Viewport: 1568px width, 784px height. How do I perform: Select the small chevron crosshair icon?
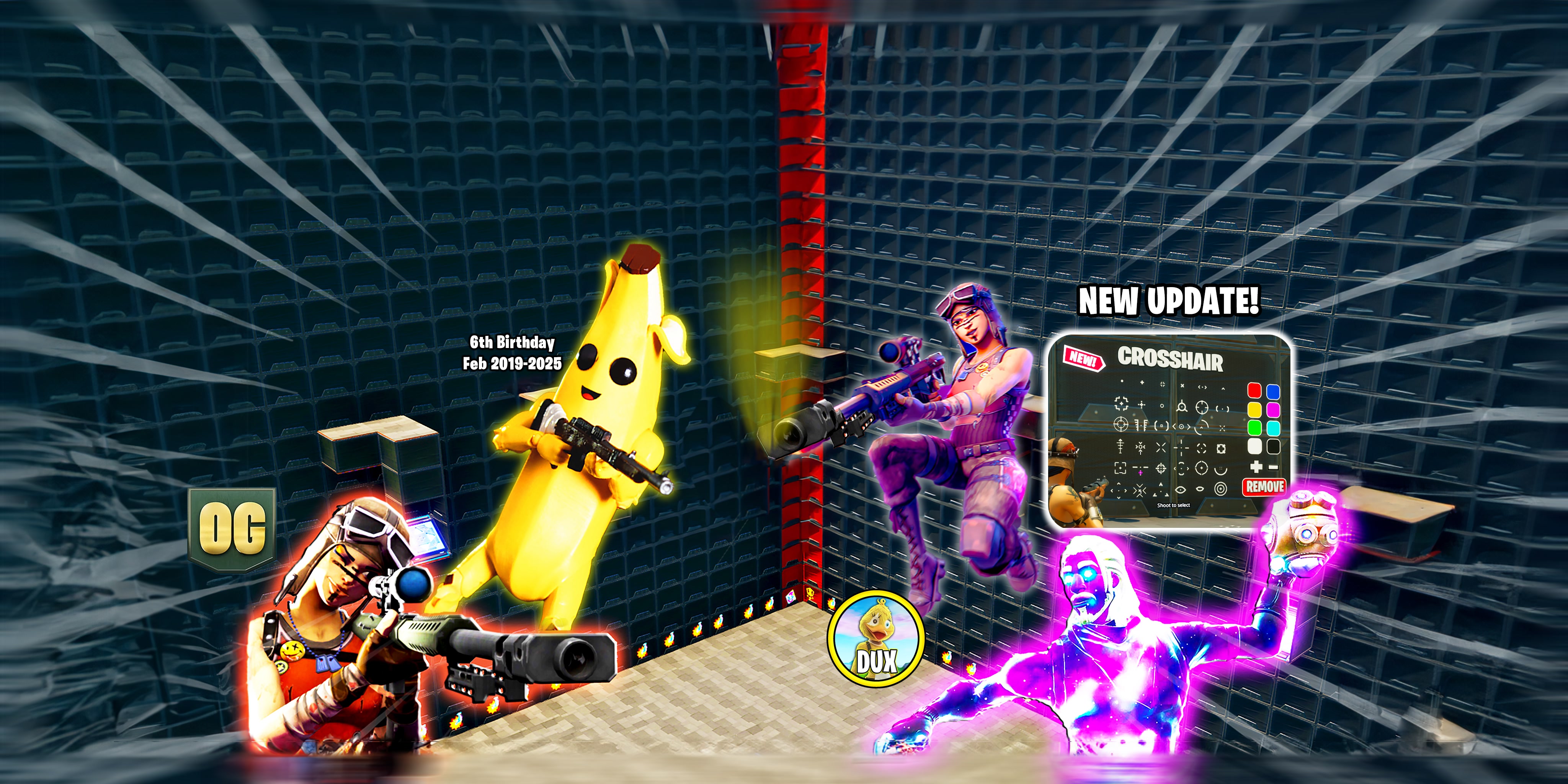pos(1223,388)
